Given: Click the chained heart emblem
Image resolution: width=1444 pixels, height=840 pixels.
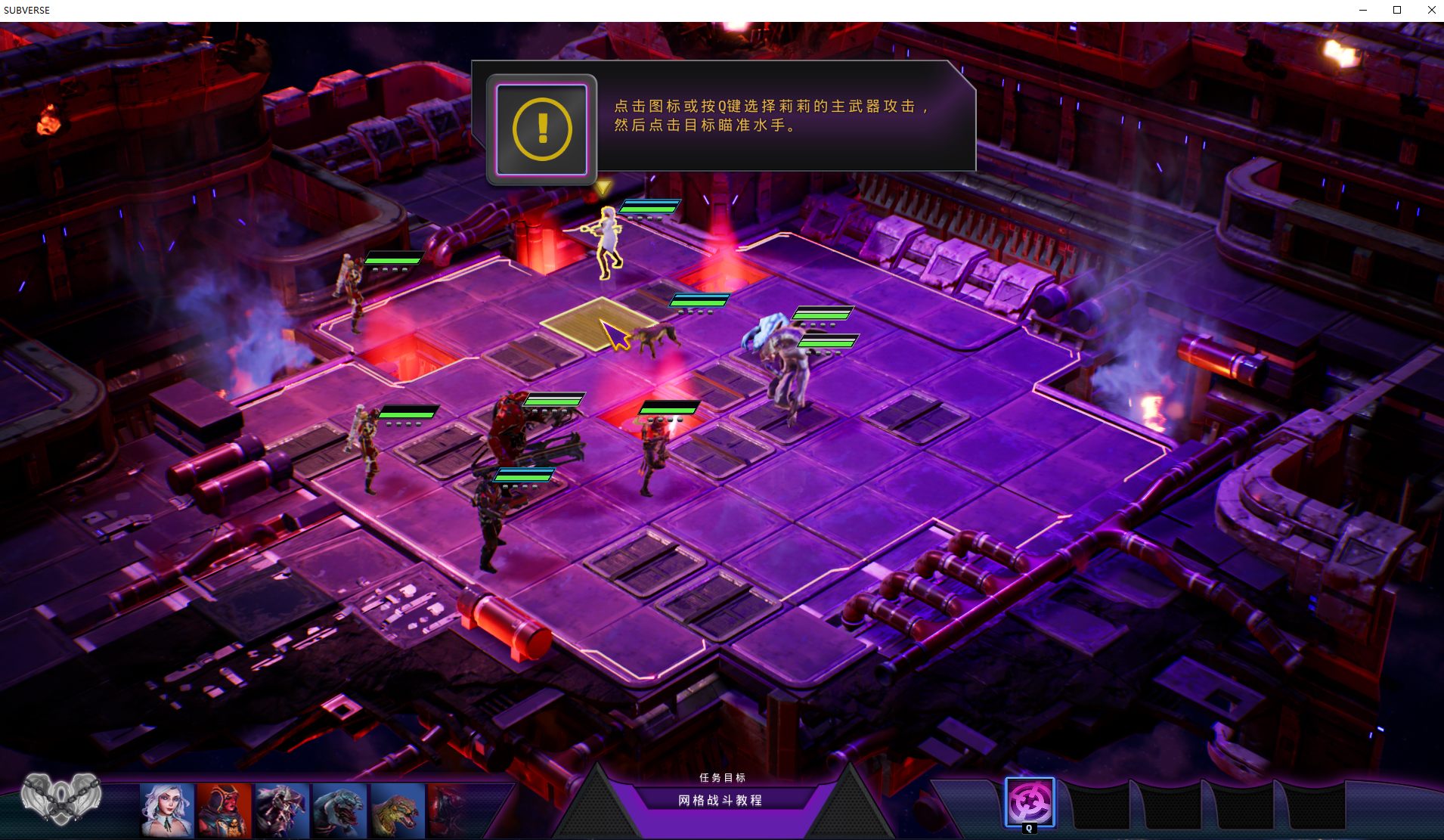Looking at the screenshot, I should 61,798.
